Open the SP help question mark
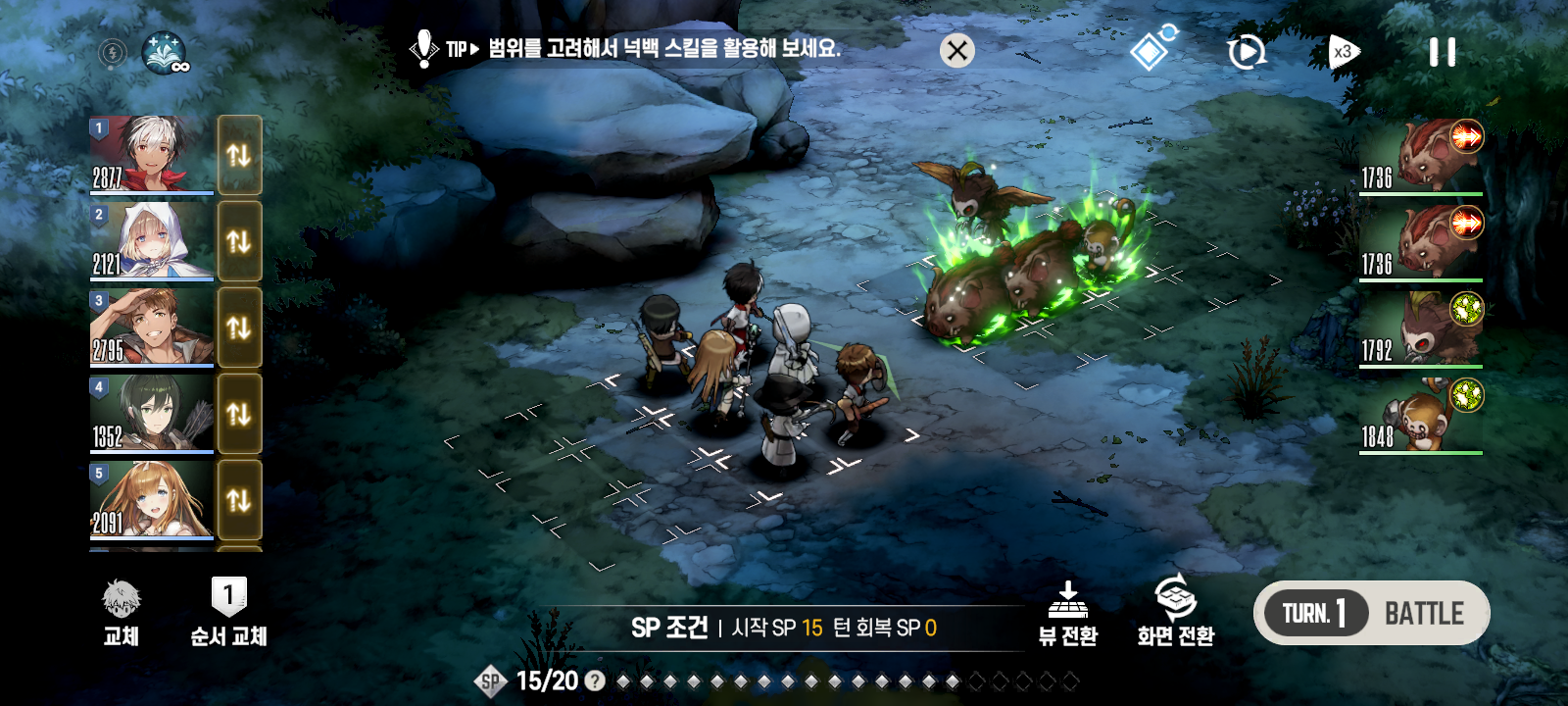The image size is (1568, 706). tap(595, 681)
